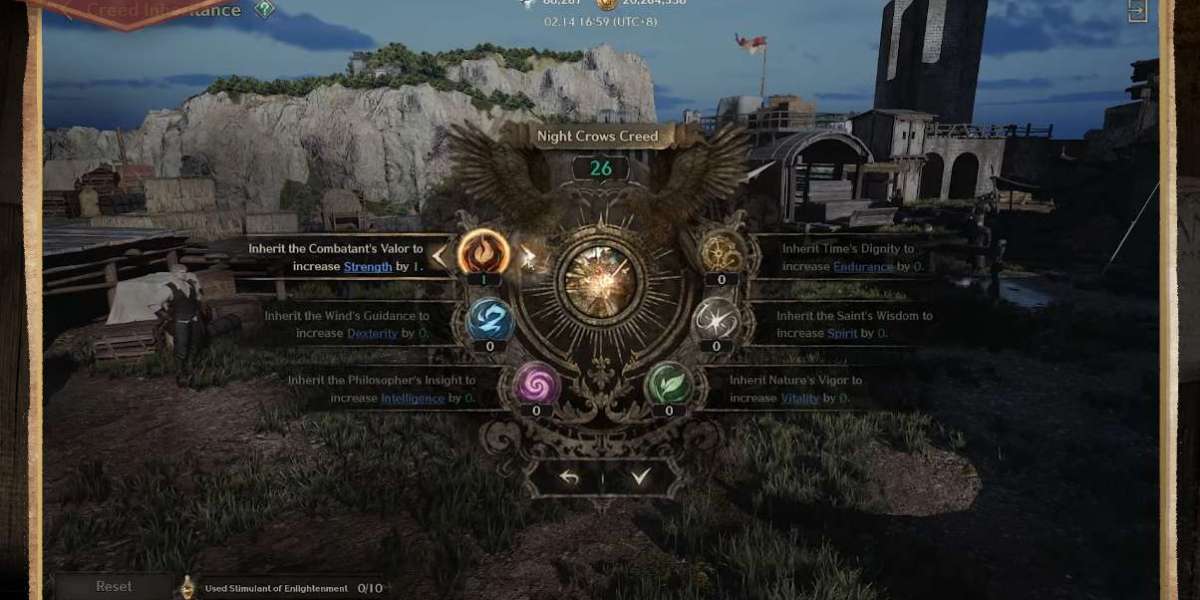The width and height of the screenshot is (1200, 600).
Task: Decrease Strength with the left arrow
Action: [439, 257]
